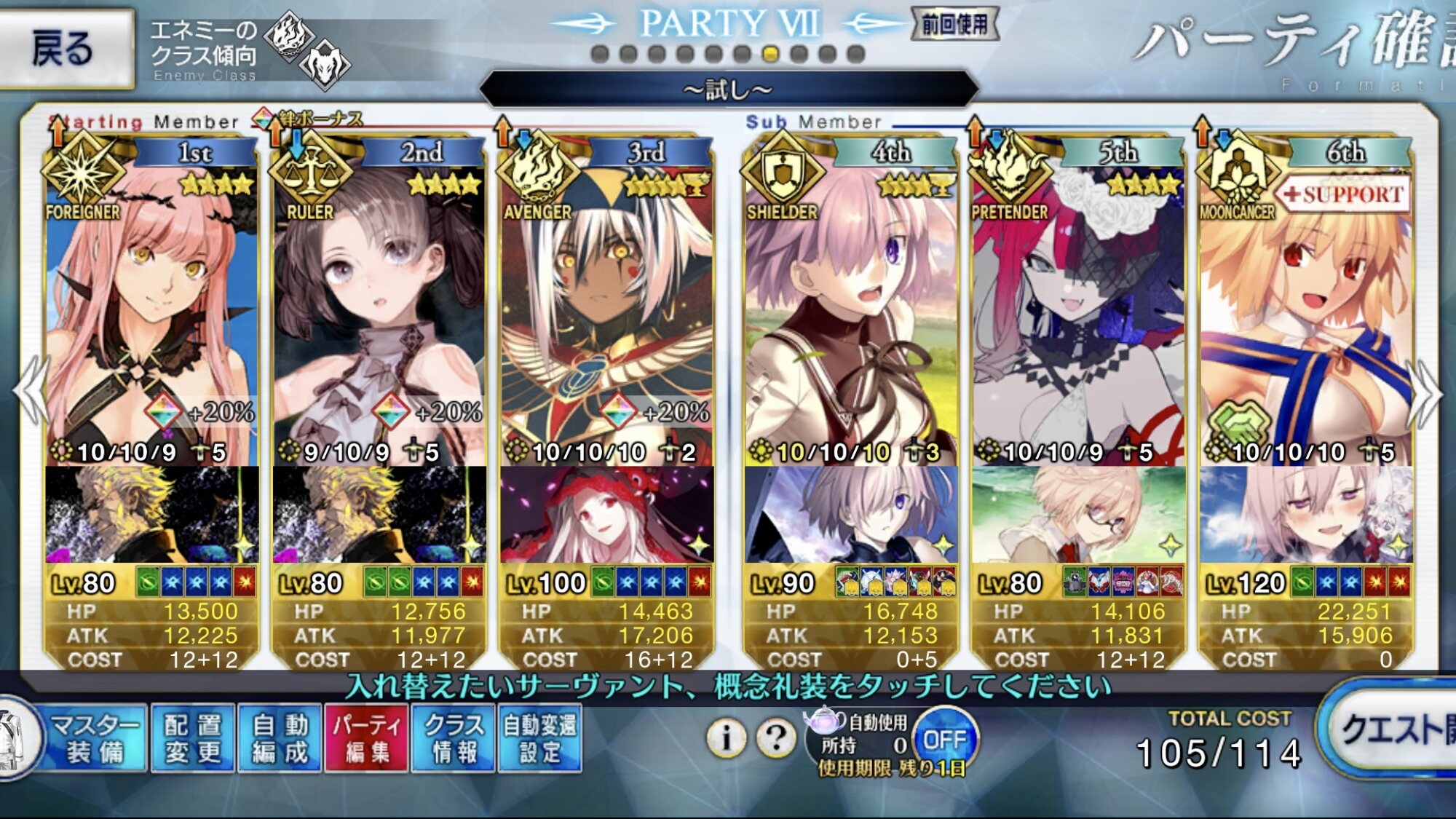
Task: Select the 前回使用 last-used tag
Action: (954, 25)
